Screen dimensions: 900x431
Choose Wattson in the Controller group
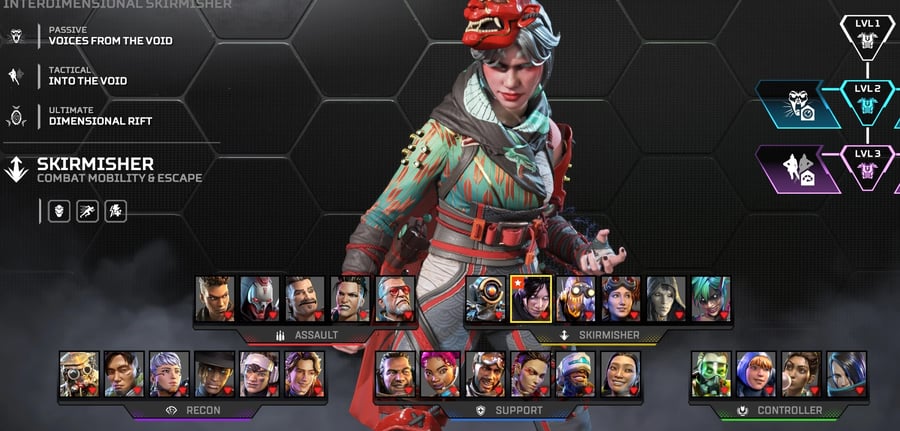tap(756, 373)
